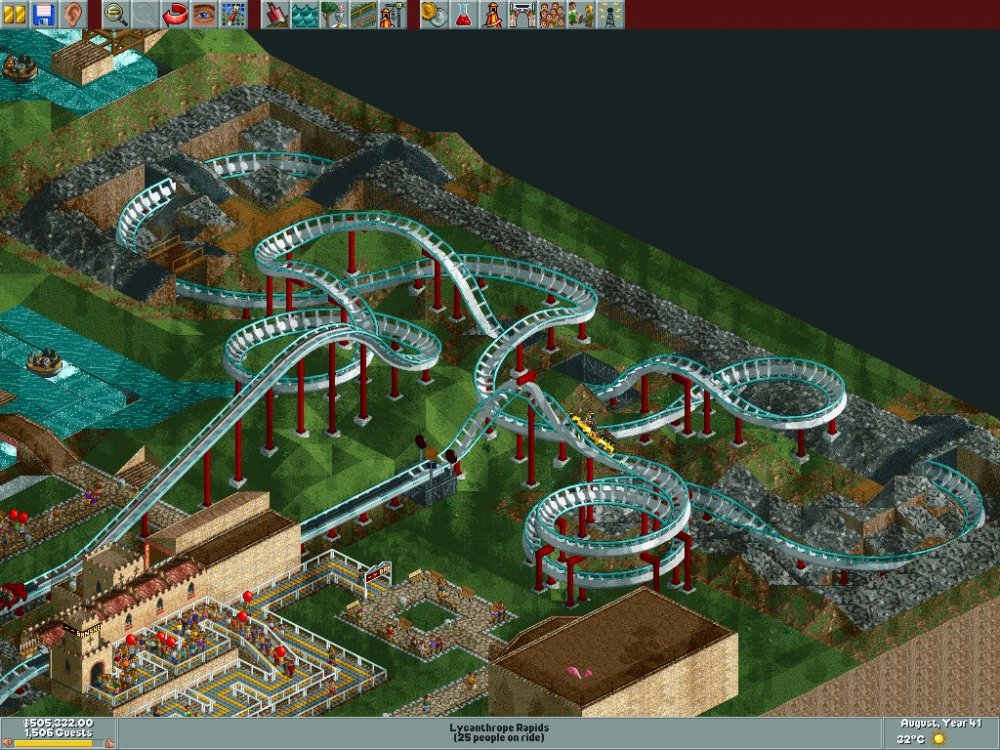
Task: Open the guests list faces icon
Action: [551, 14]
